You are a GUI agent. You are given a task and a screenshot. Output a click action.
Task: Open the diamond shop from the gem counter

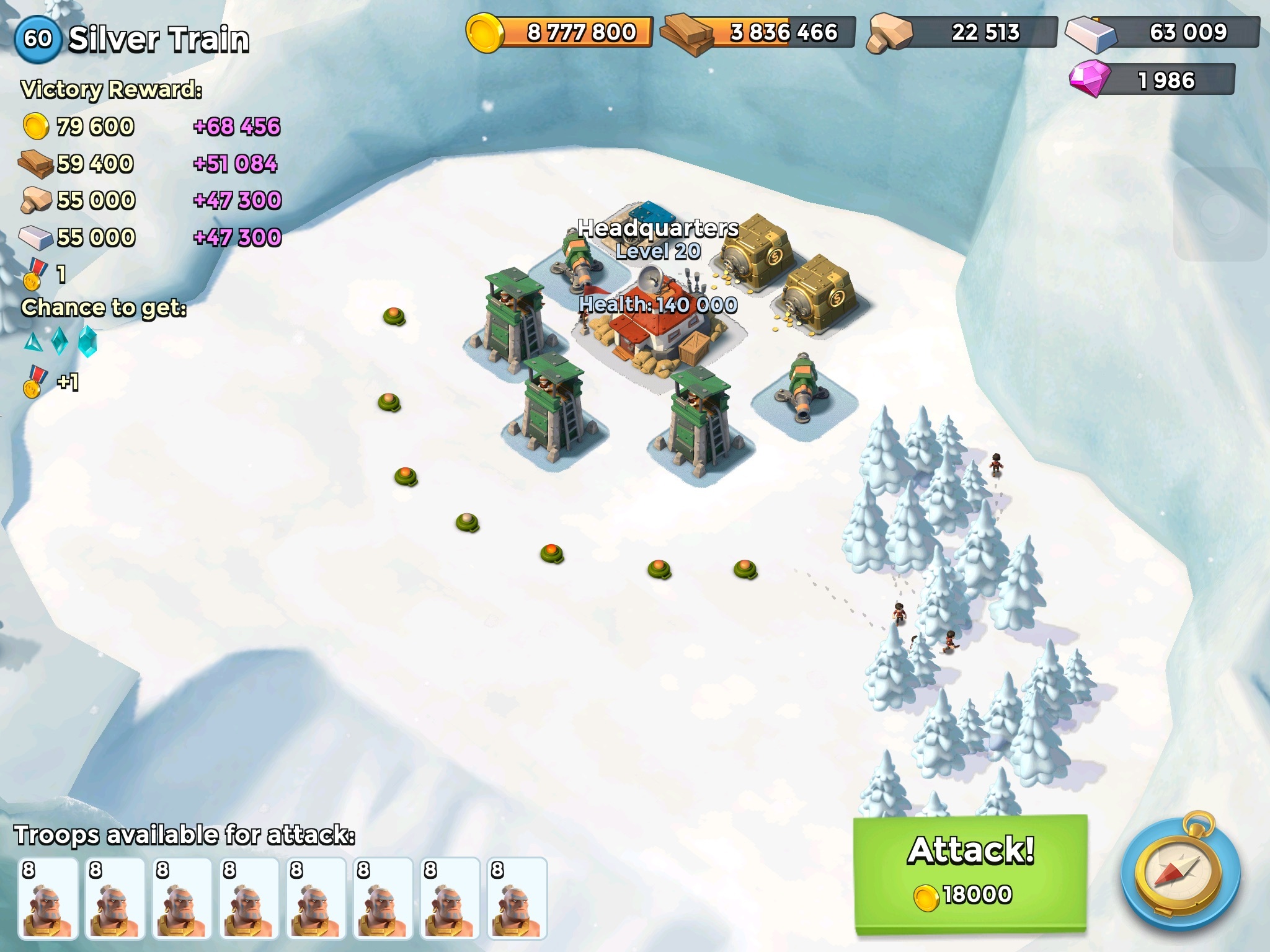pos(1152,80)
